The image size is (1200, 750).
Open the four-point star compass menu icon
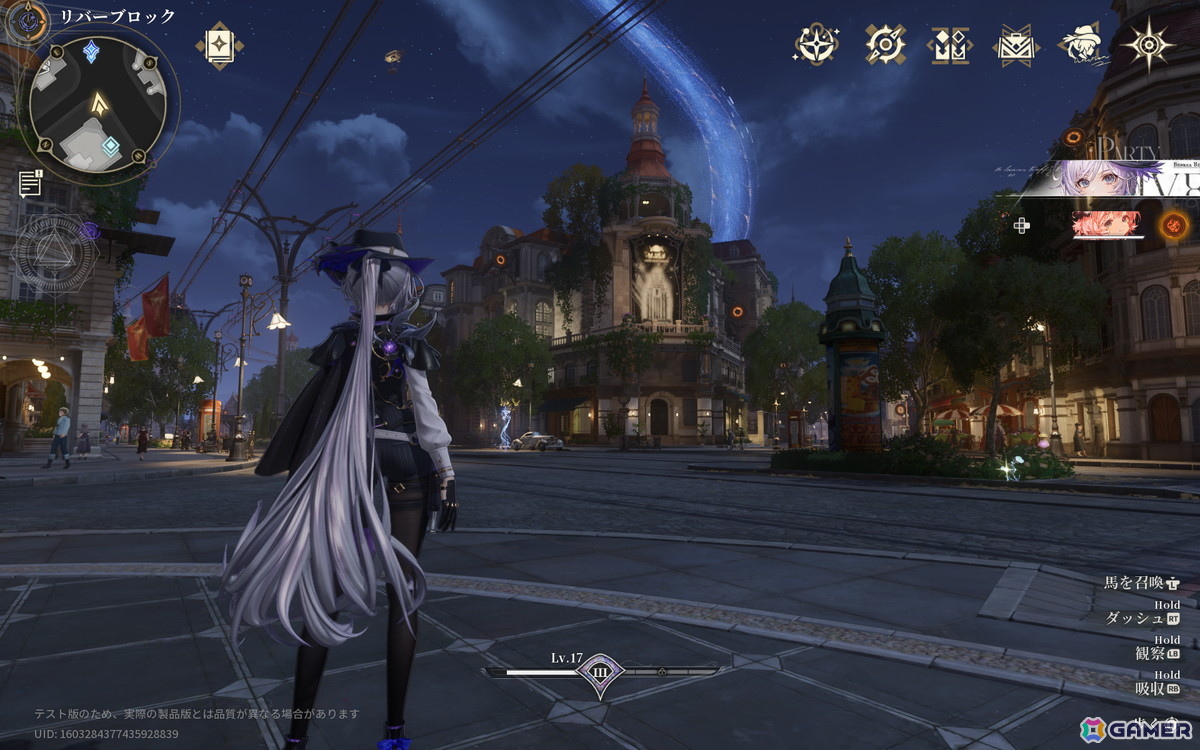click(x=816, y=44)
